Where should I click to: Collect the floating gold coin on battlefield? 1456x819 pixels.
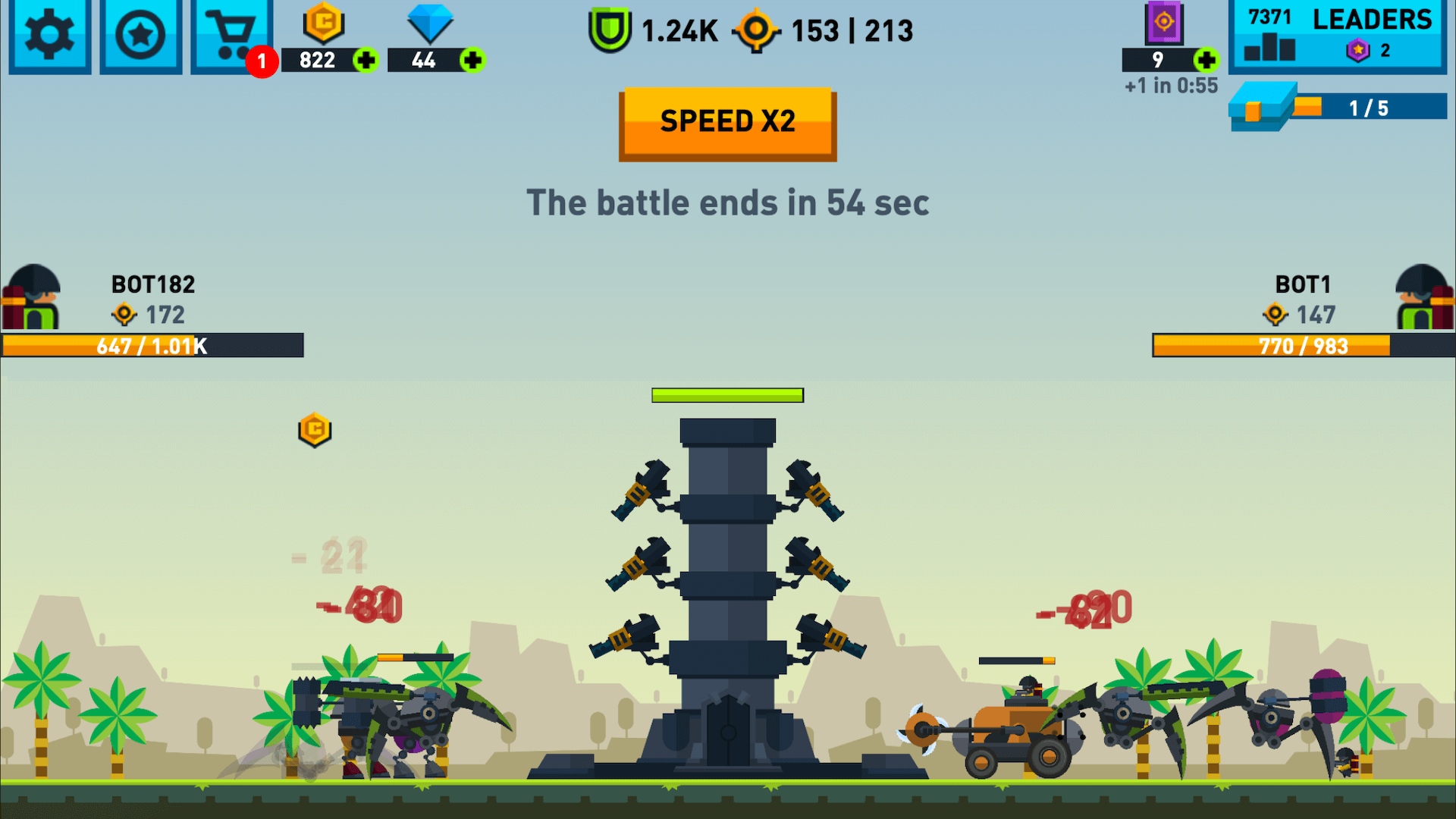(x=315, y=430)
